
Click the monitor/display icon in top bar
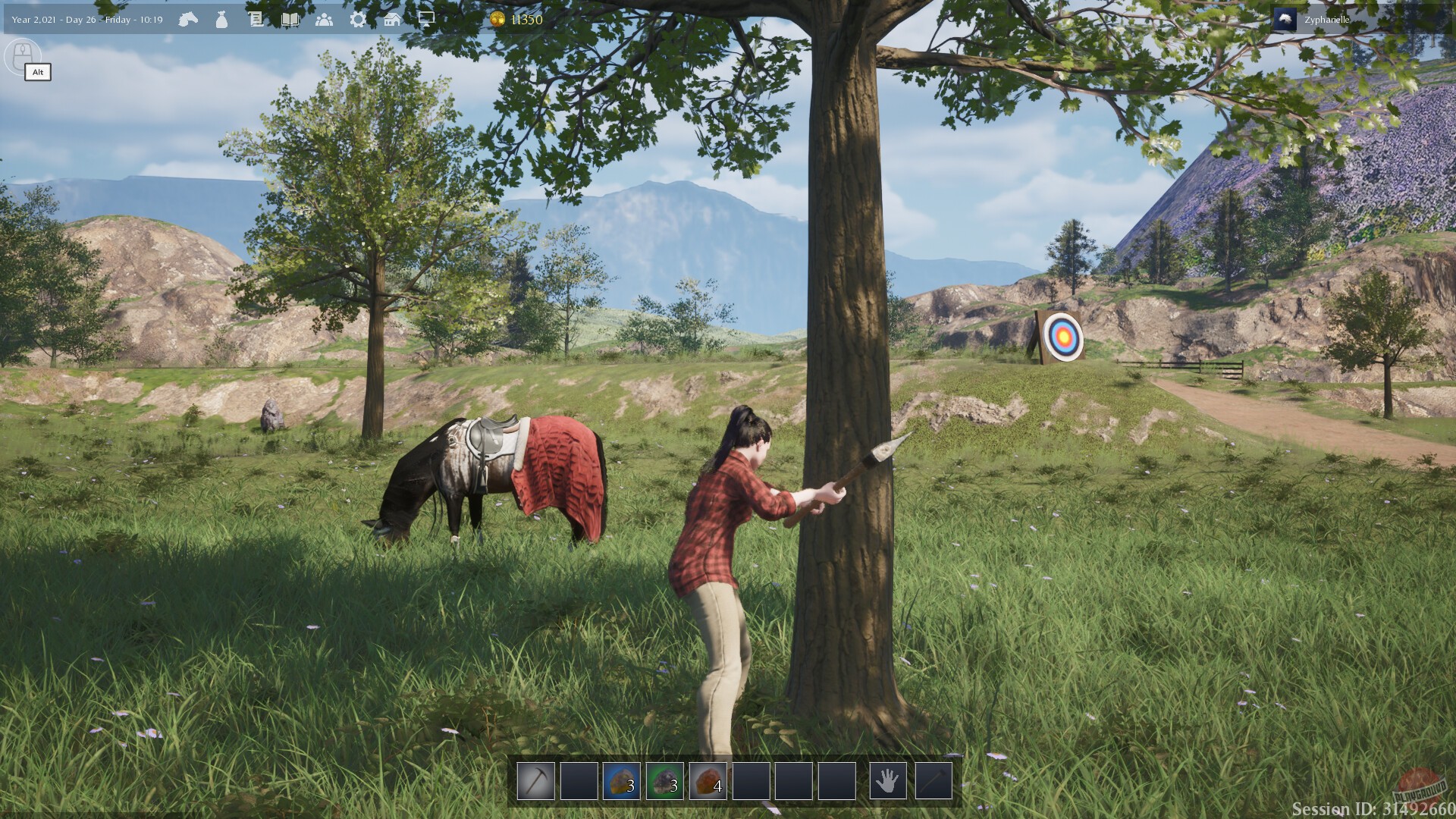point(426,18)
